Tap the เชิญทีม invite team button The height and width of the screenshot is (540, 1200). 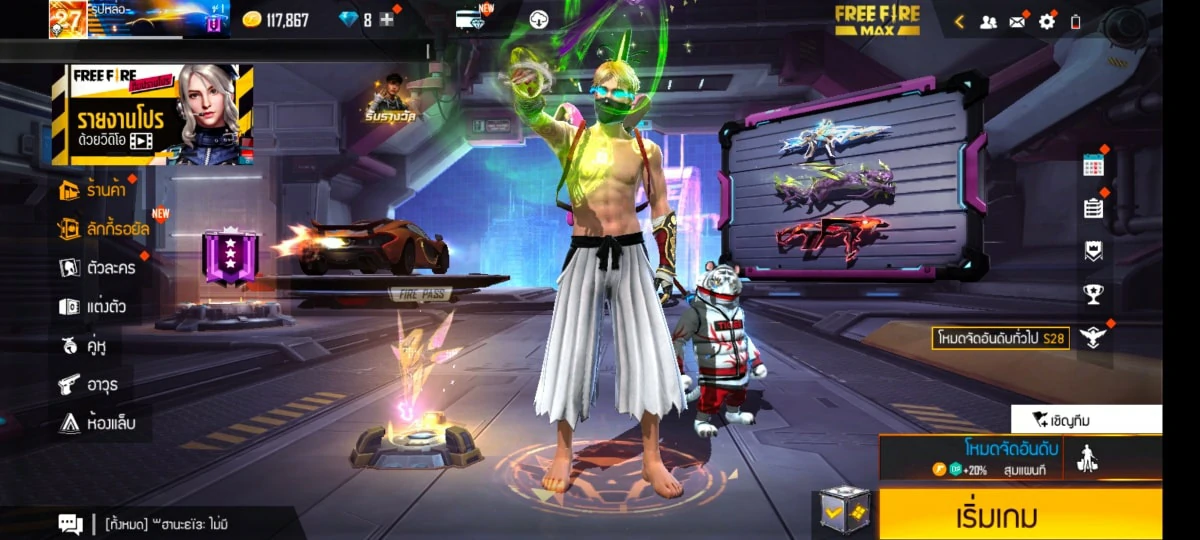click(x=1085, y=419)
